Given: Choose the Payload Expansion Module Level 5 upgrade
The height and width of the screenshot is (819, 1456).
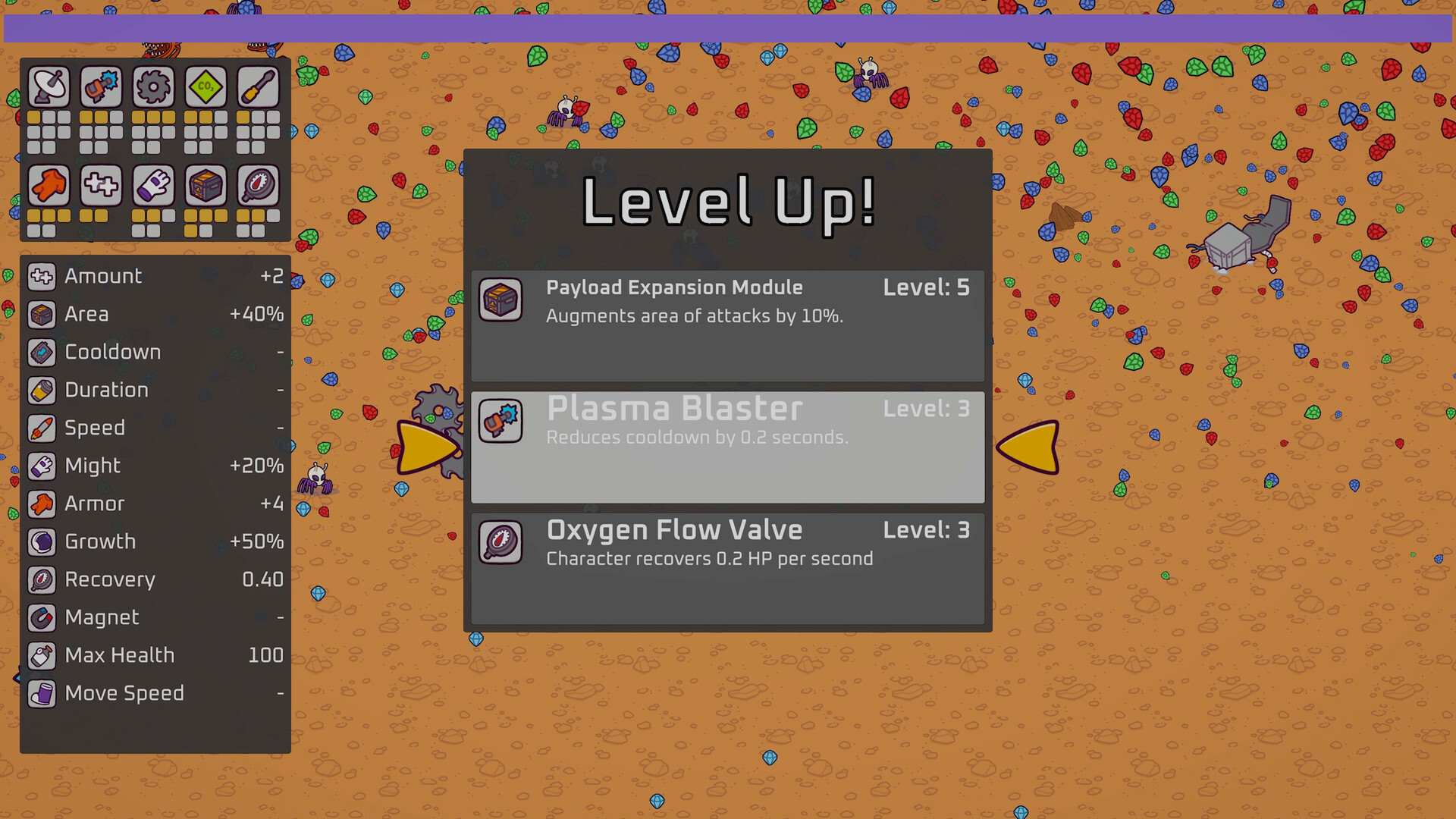Looking at the screenshot, I should 727,326.
